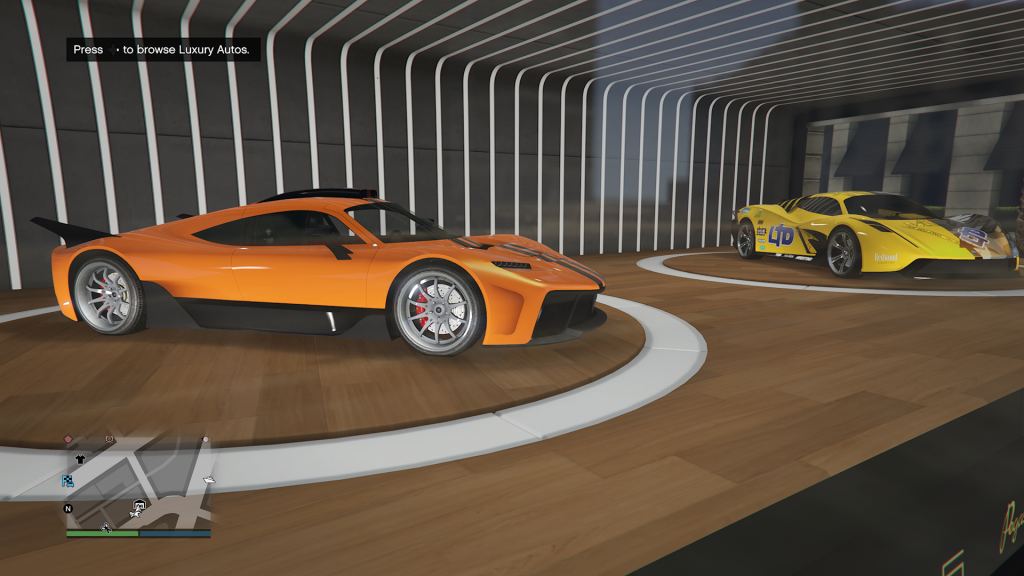The height and width of the screenshot is (576, 1024).
Task: Click the clothing store shirt blip on minimap
Action: point(80,459)
